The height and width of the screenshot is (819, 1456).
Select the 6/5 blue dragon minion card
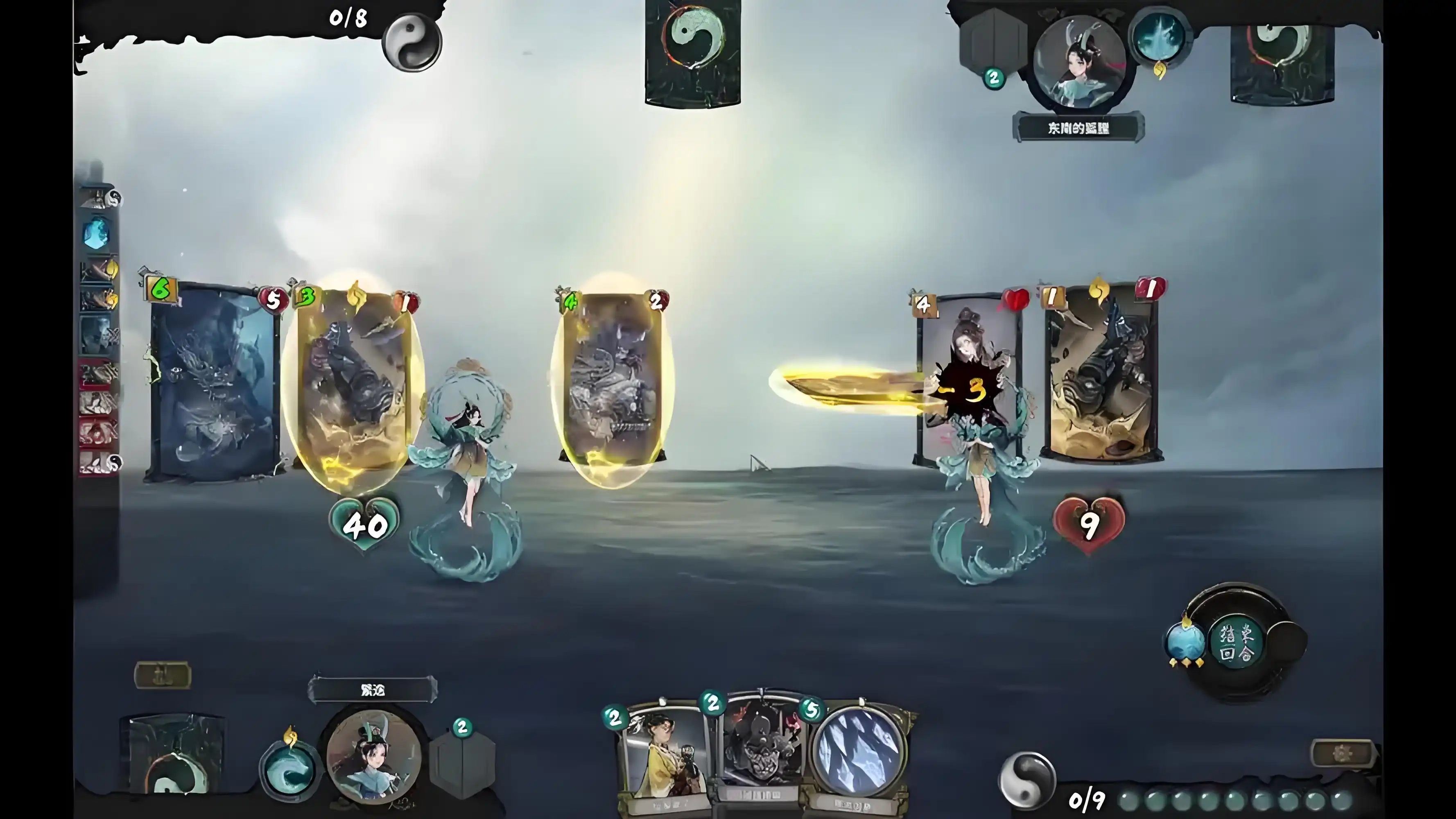tap(212, 382)
